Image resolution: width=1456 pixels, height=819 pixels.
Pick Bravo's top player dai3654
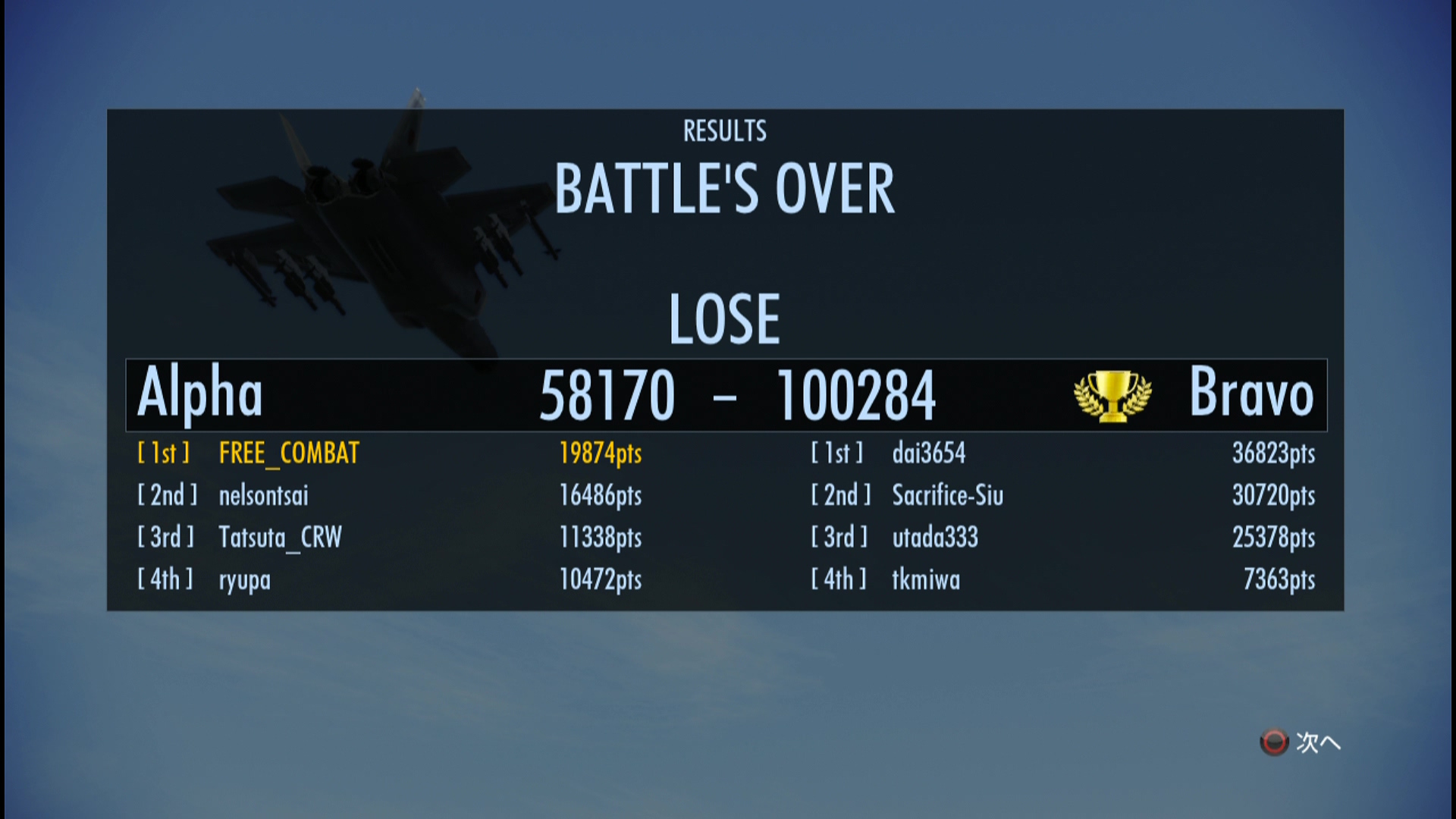(x=929, y=453)
